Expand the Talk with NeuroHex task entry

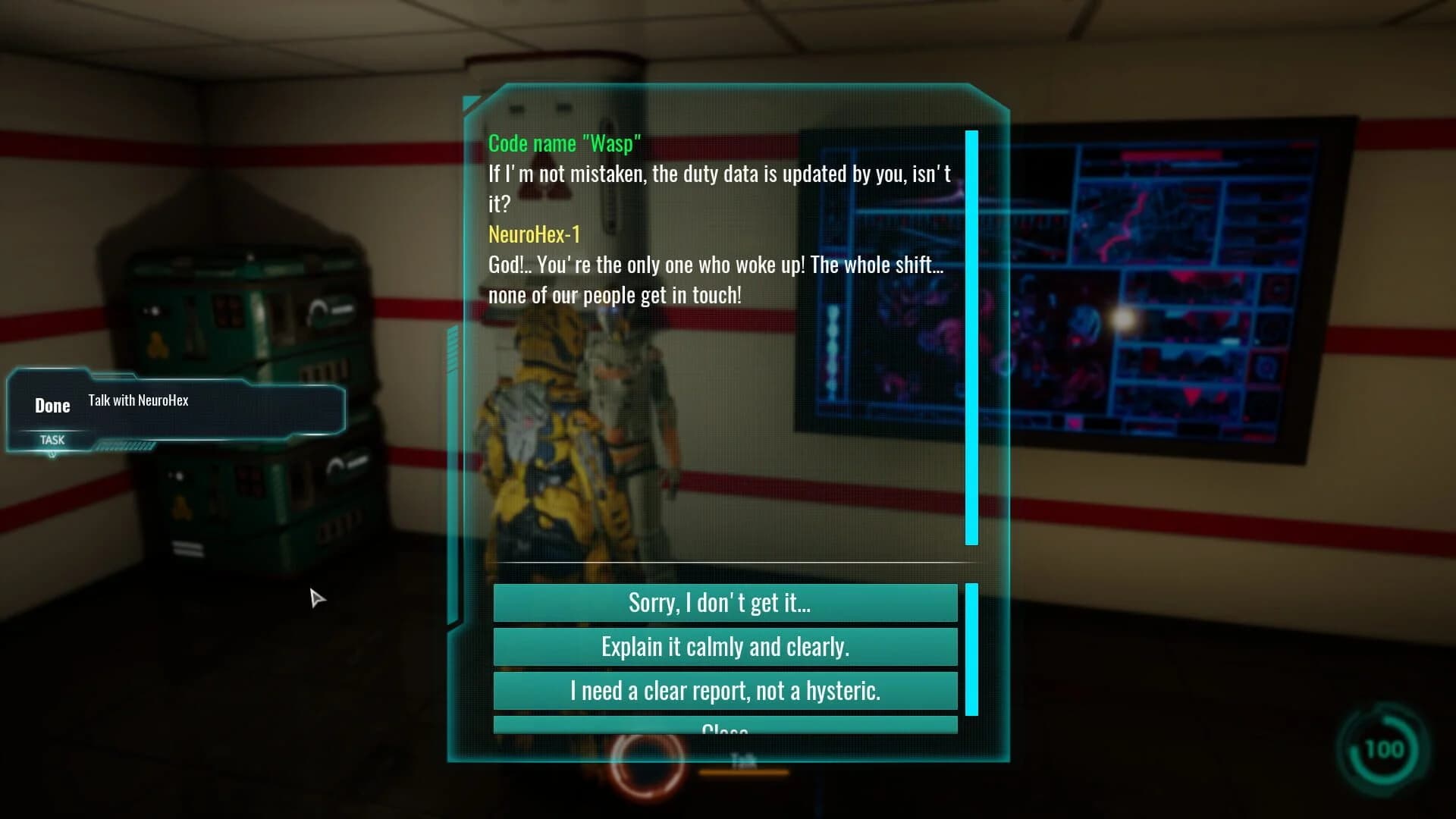(139, 400)
